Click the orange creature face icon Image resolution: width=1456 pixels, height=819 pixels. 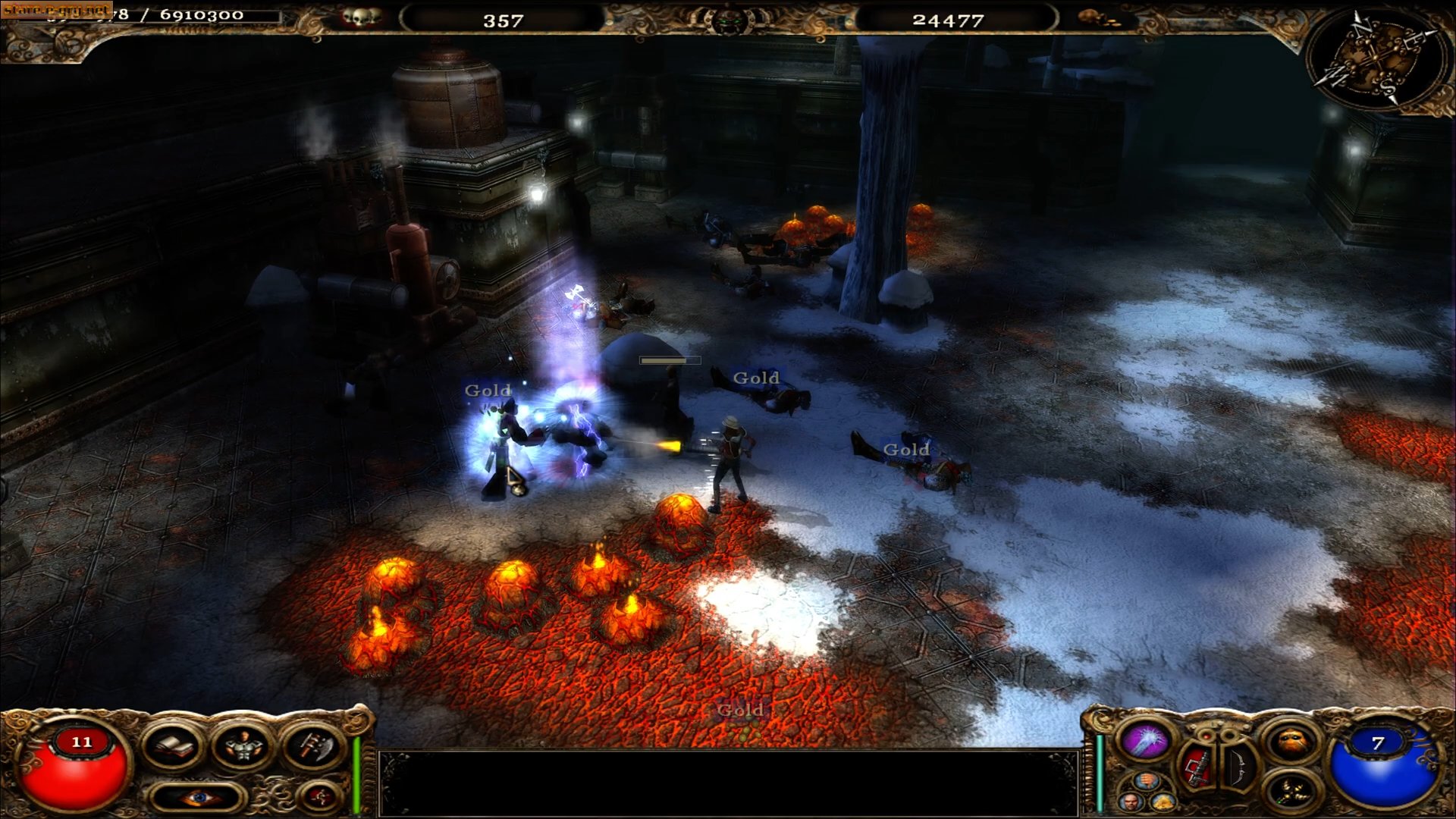click(x=1292, y=742)
